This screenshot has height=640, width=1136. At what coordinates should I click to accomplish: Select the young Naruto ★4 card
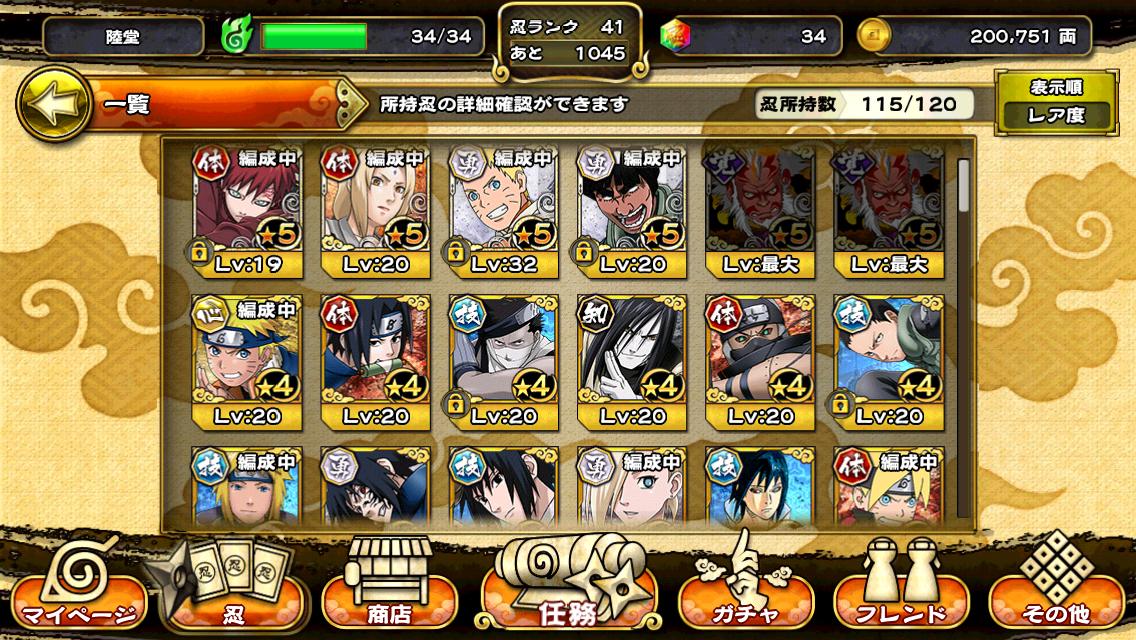tap(247, 362)
